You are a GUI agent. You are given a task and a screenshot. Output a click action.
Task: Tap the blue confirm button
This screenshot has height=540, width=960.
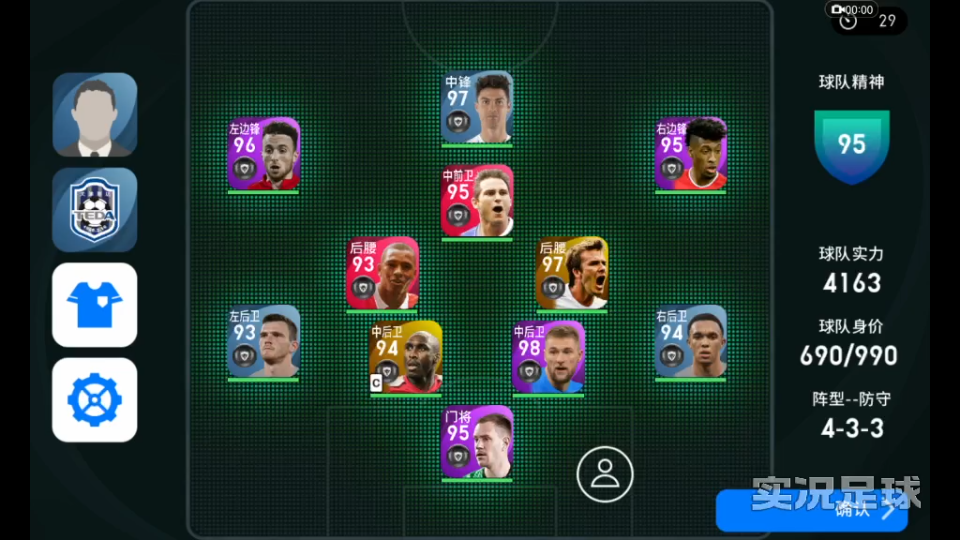click(811, 510)
